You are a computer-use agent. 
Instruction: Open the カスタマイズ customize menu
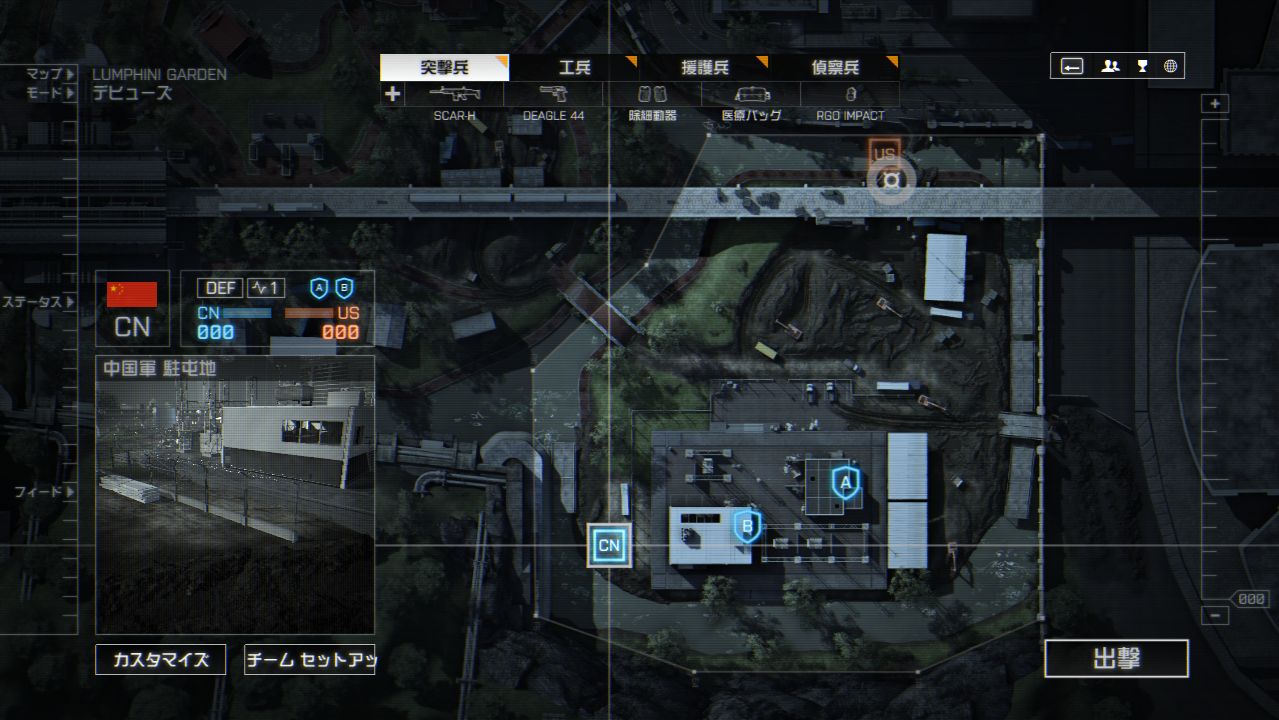point(160,660)
